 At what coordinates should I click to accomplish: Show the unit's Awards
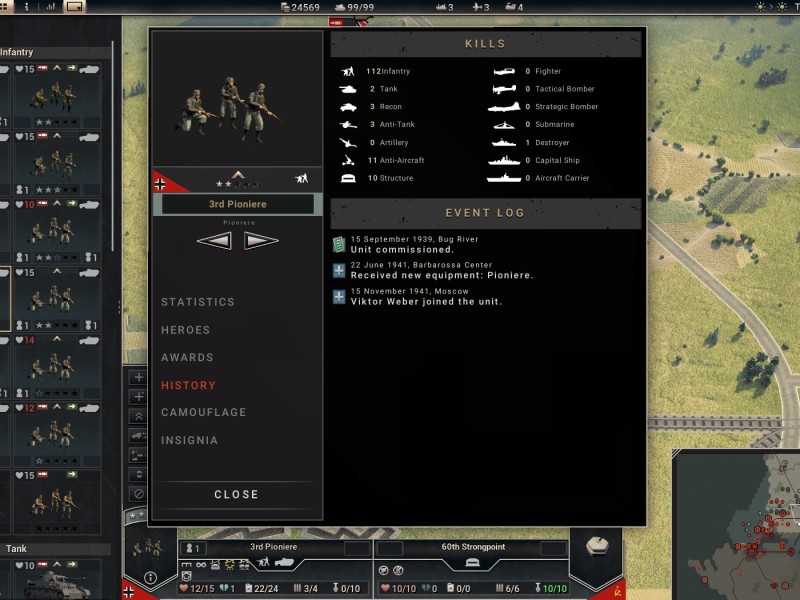(187, 357)
